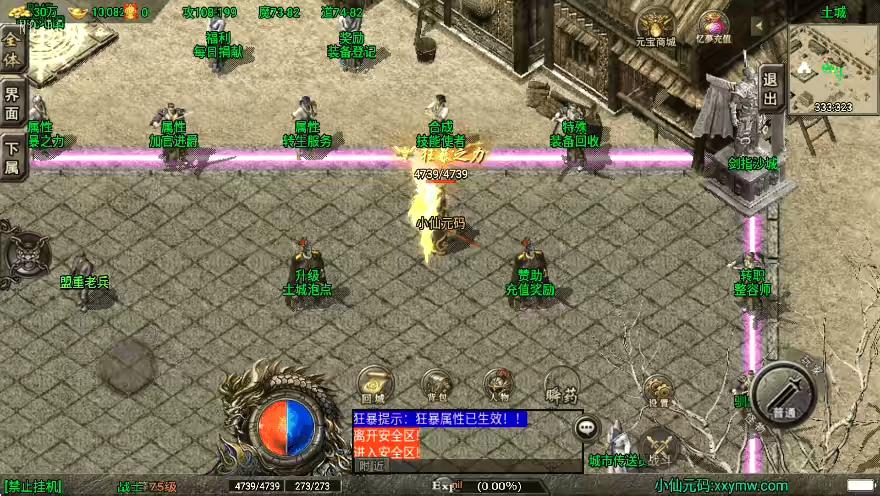The height and width of the screenshot is (496, 880).
Task: Open the 元宝商城 shop icon
Action: click(656, 27)
